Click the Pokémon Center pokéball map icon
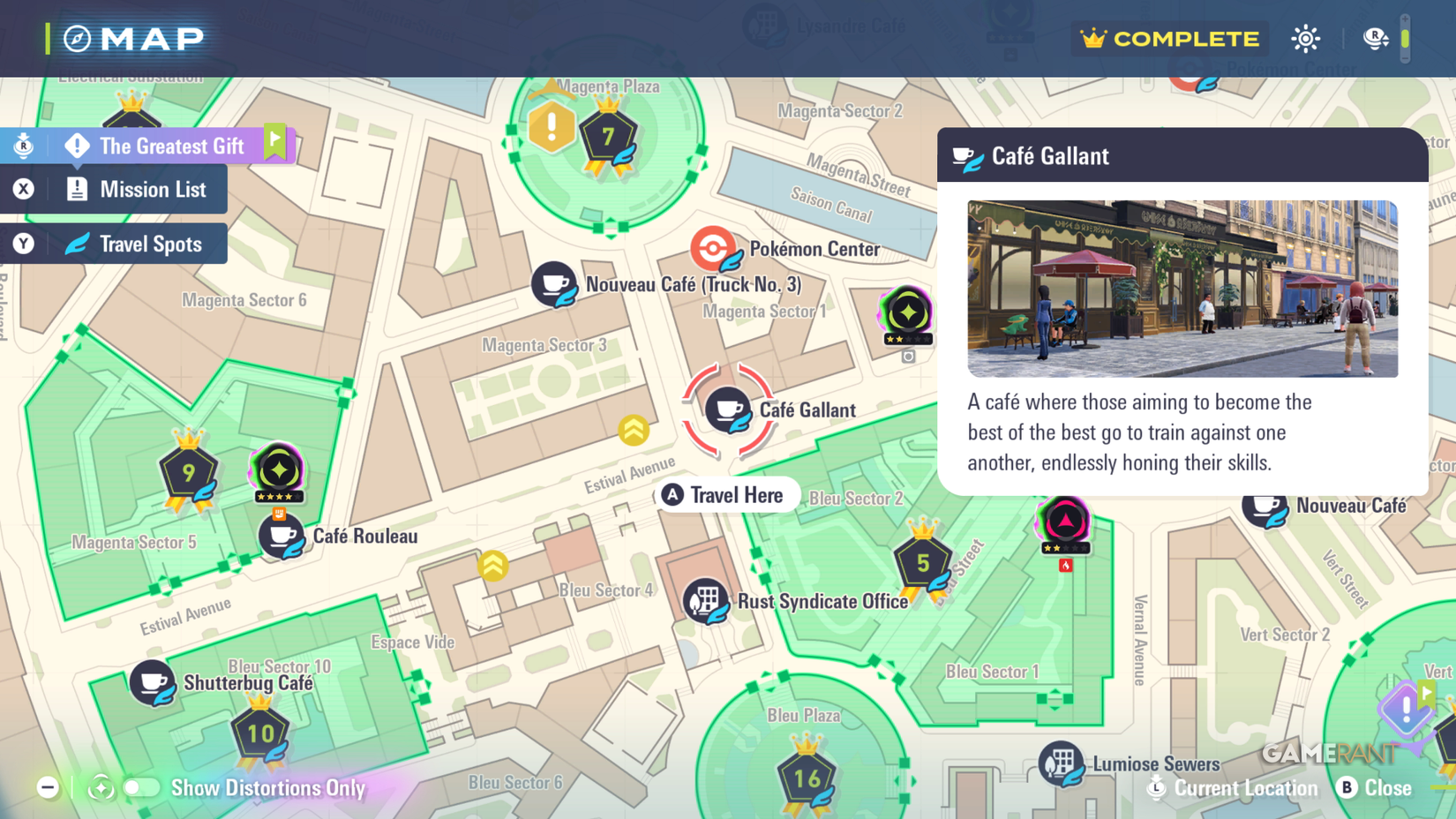 [711, 250]
